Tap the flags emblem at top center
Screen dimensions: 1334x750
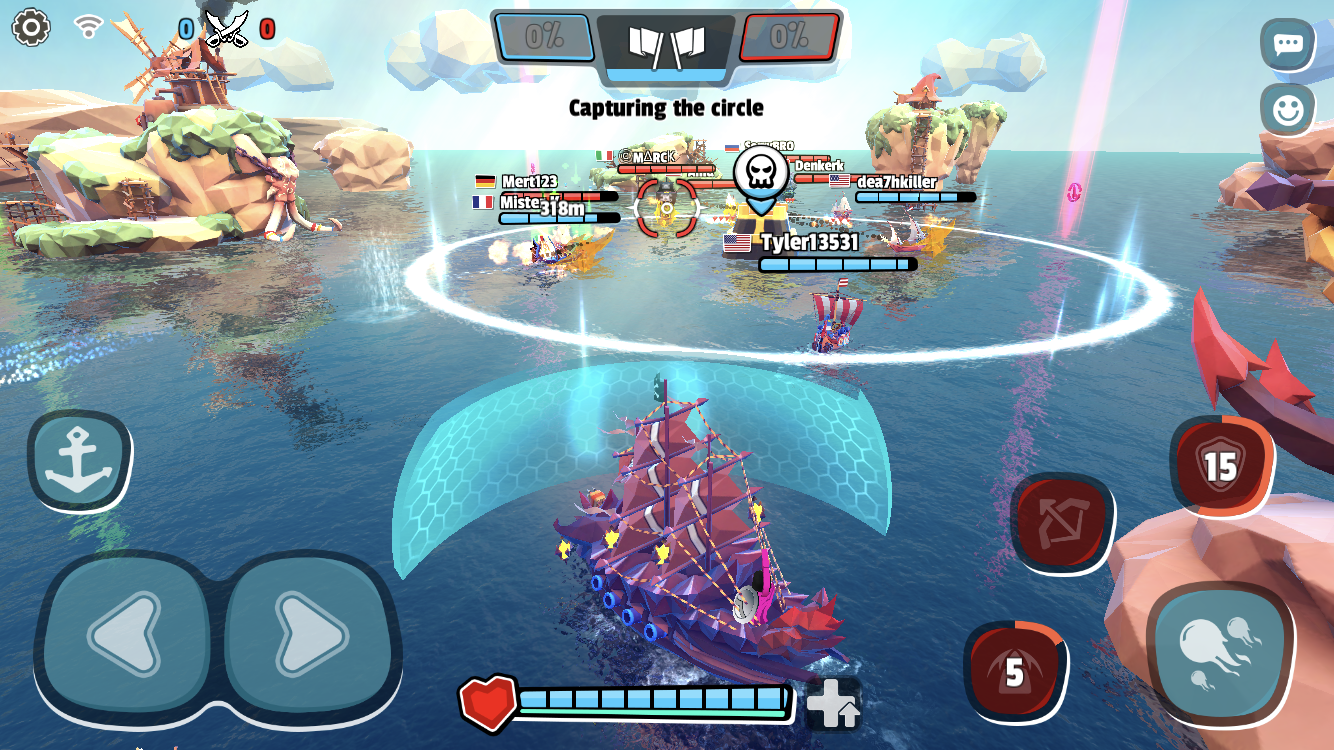pyautogui.click(x=665, y=44)
